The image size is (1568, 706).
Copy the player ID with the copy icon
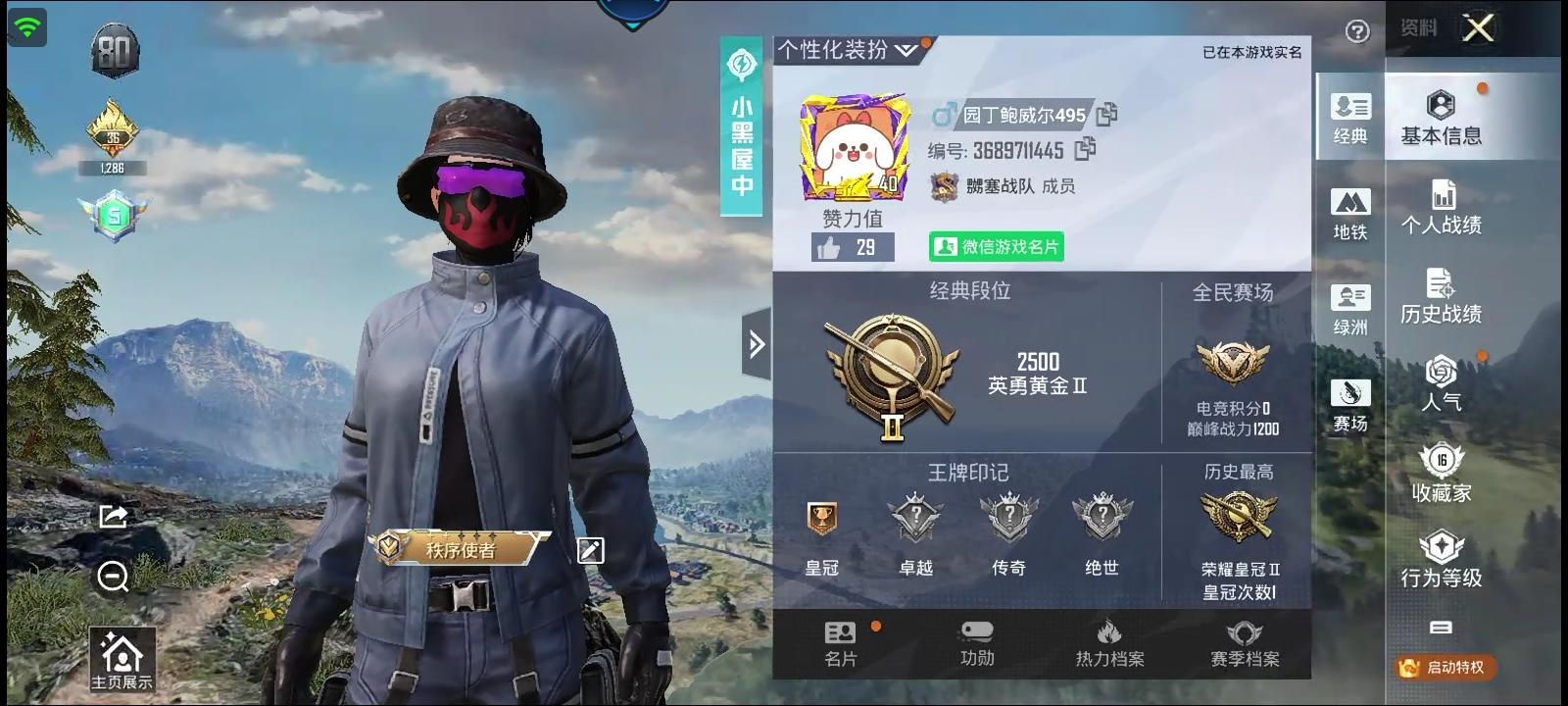click(x=1084, y=150)
